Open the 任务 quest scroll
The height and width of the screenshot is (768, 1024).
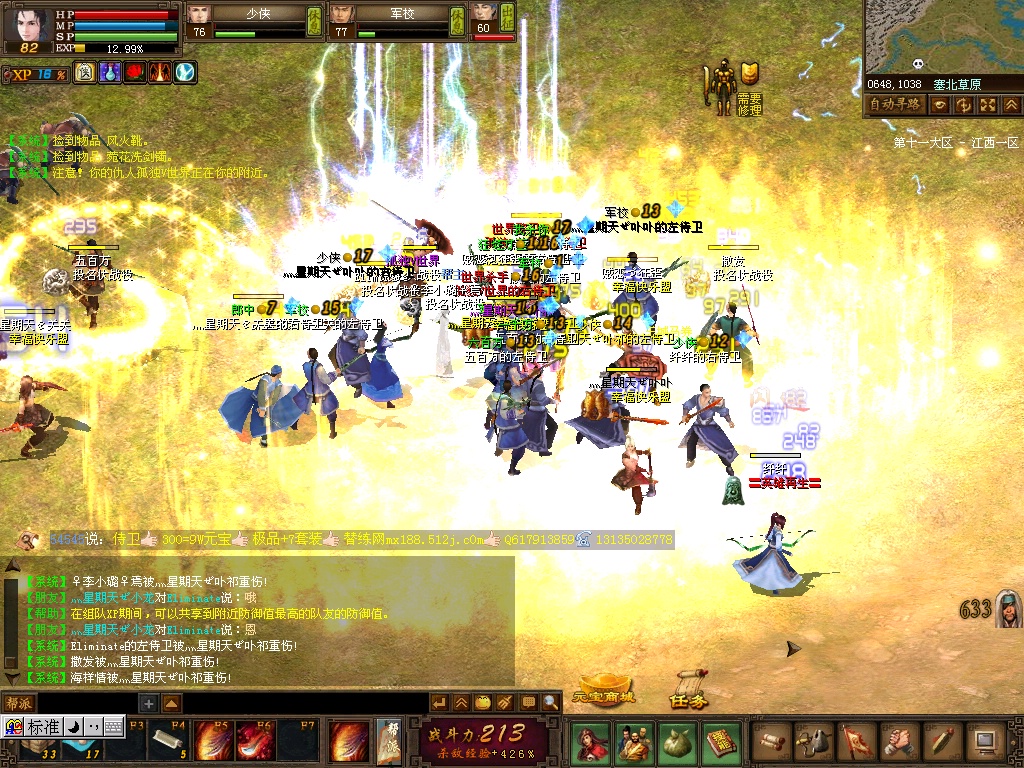click(688, 691)
